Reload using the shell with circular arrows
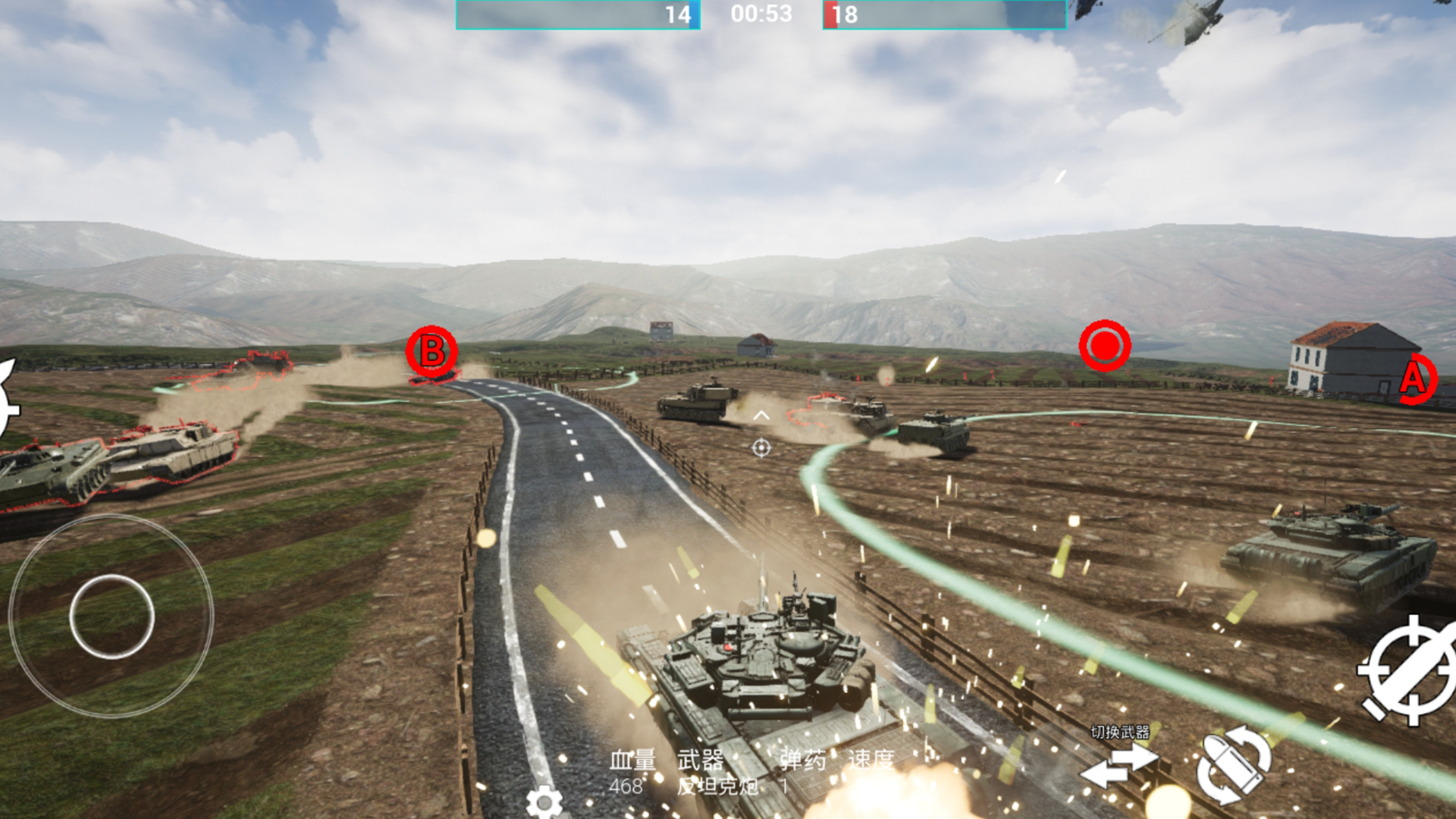 (1233, 764)
